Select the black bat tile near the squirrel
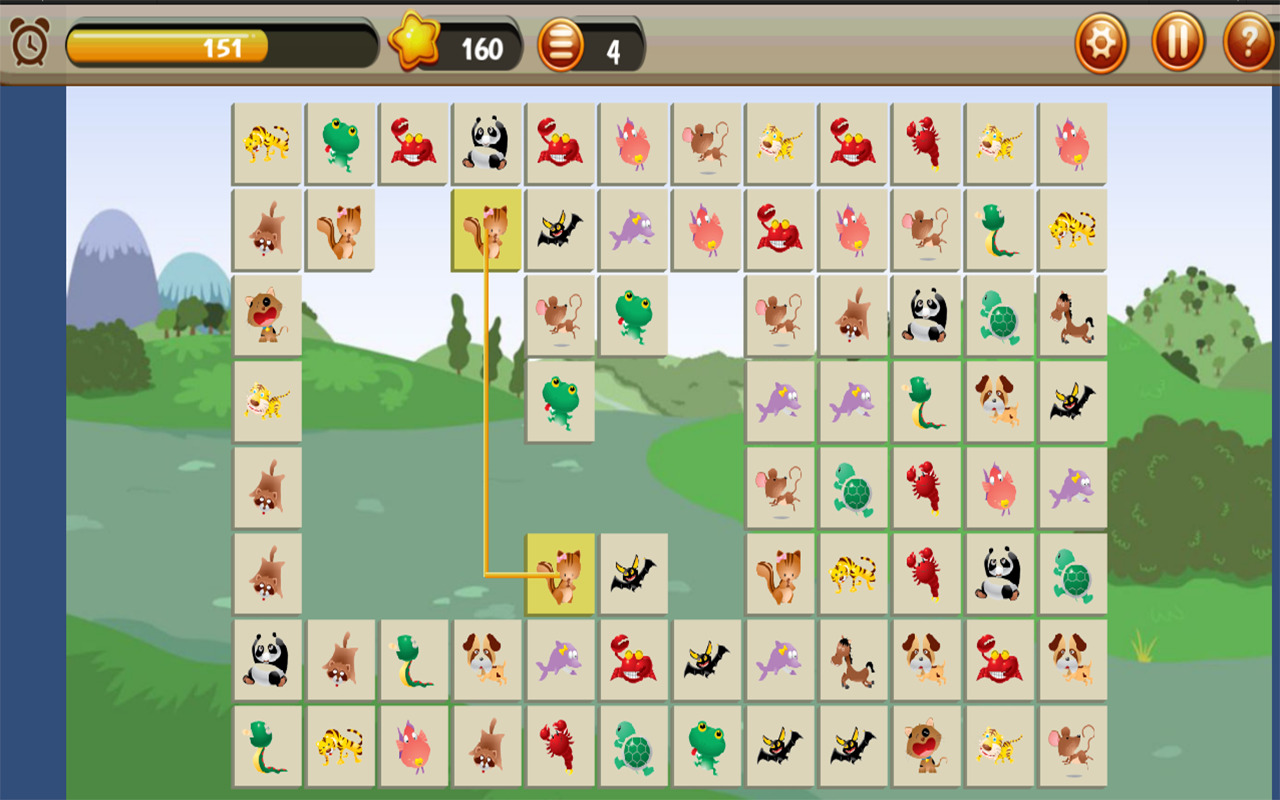This screenshot has height=800, width=1280. (633, 572)
